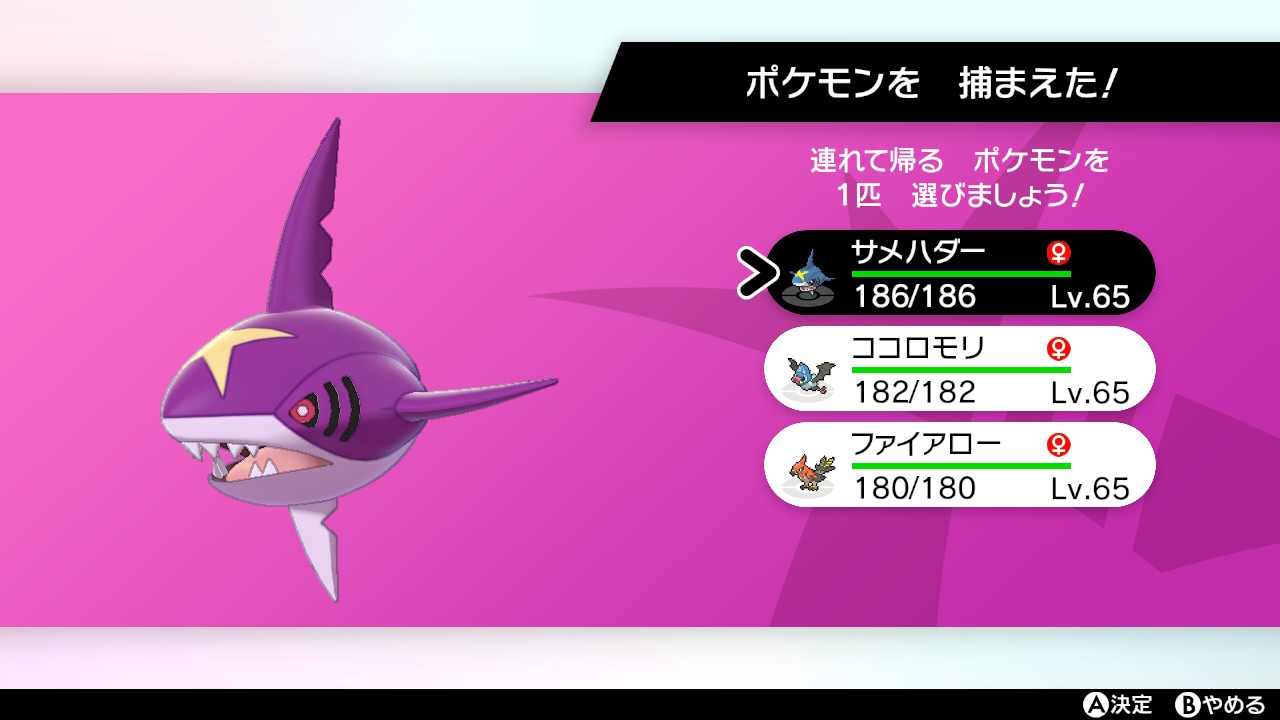Image resolution: width=1280 pixels, height=720 pixels.
Task: Click Sharpedo's Lv.65 label
Action: click(1091, 296)
